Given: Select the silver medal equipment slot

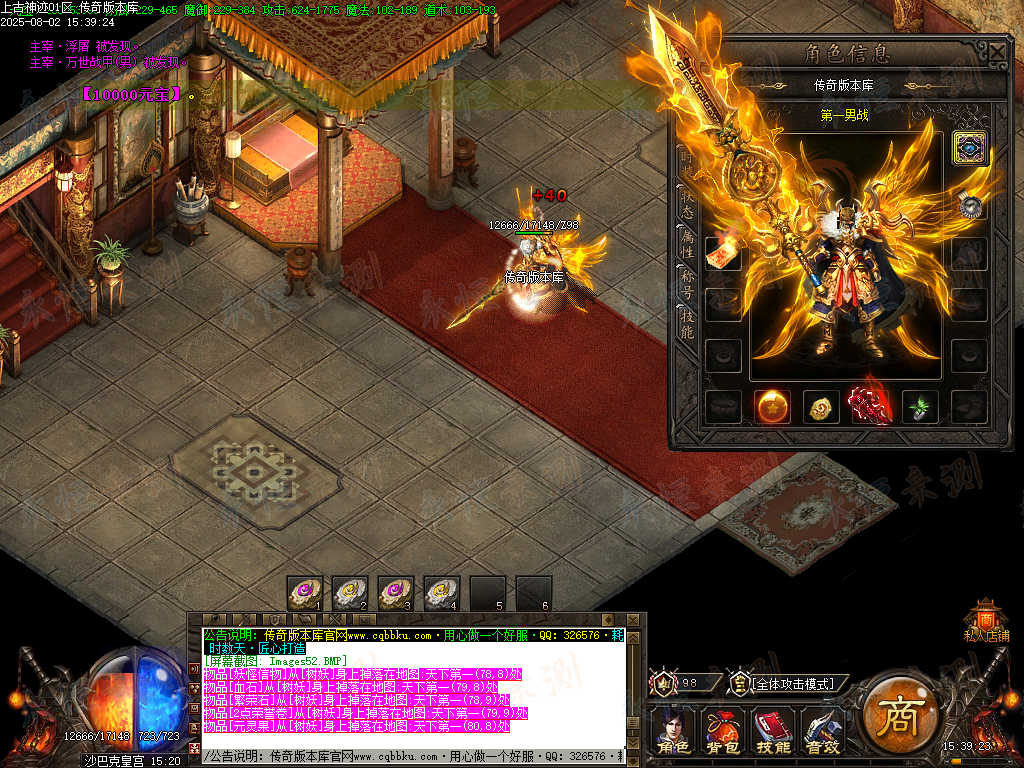Looking at the screenshot, I should (x=969, y=205).
